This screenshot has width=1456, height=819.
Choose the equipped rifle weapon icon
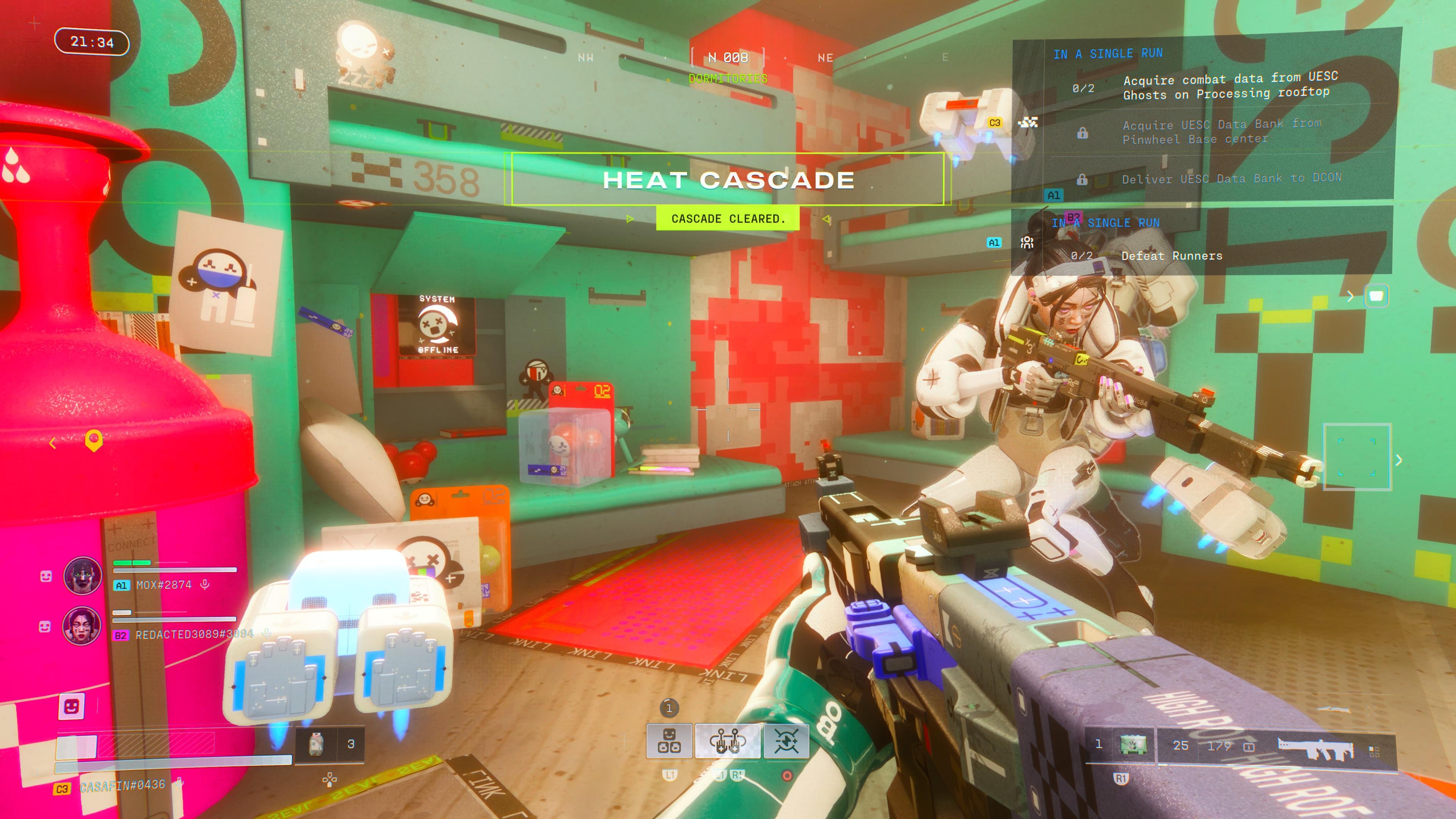1315,748
